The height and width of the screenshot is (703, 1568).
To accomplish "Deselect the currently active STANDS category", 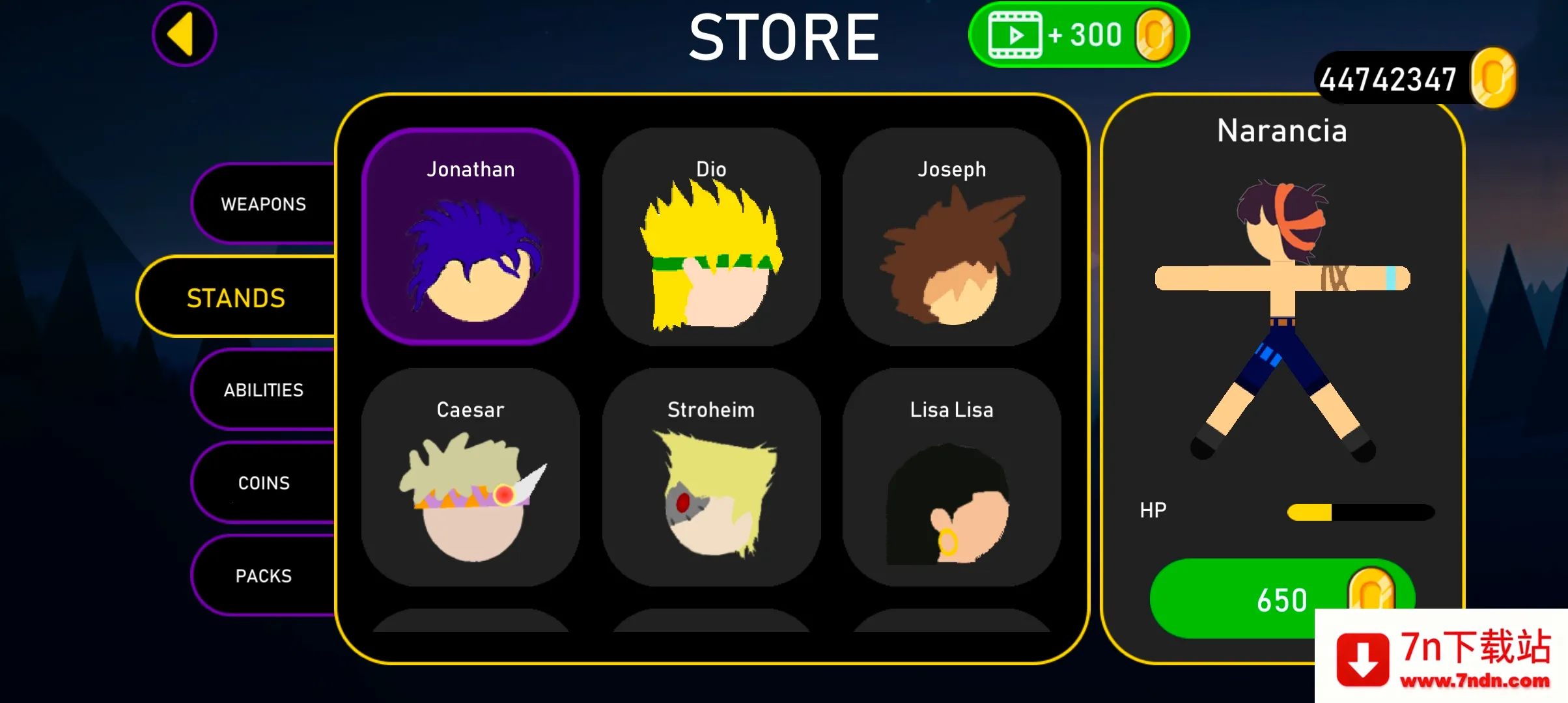I will (236, 297).
